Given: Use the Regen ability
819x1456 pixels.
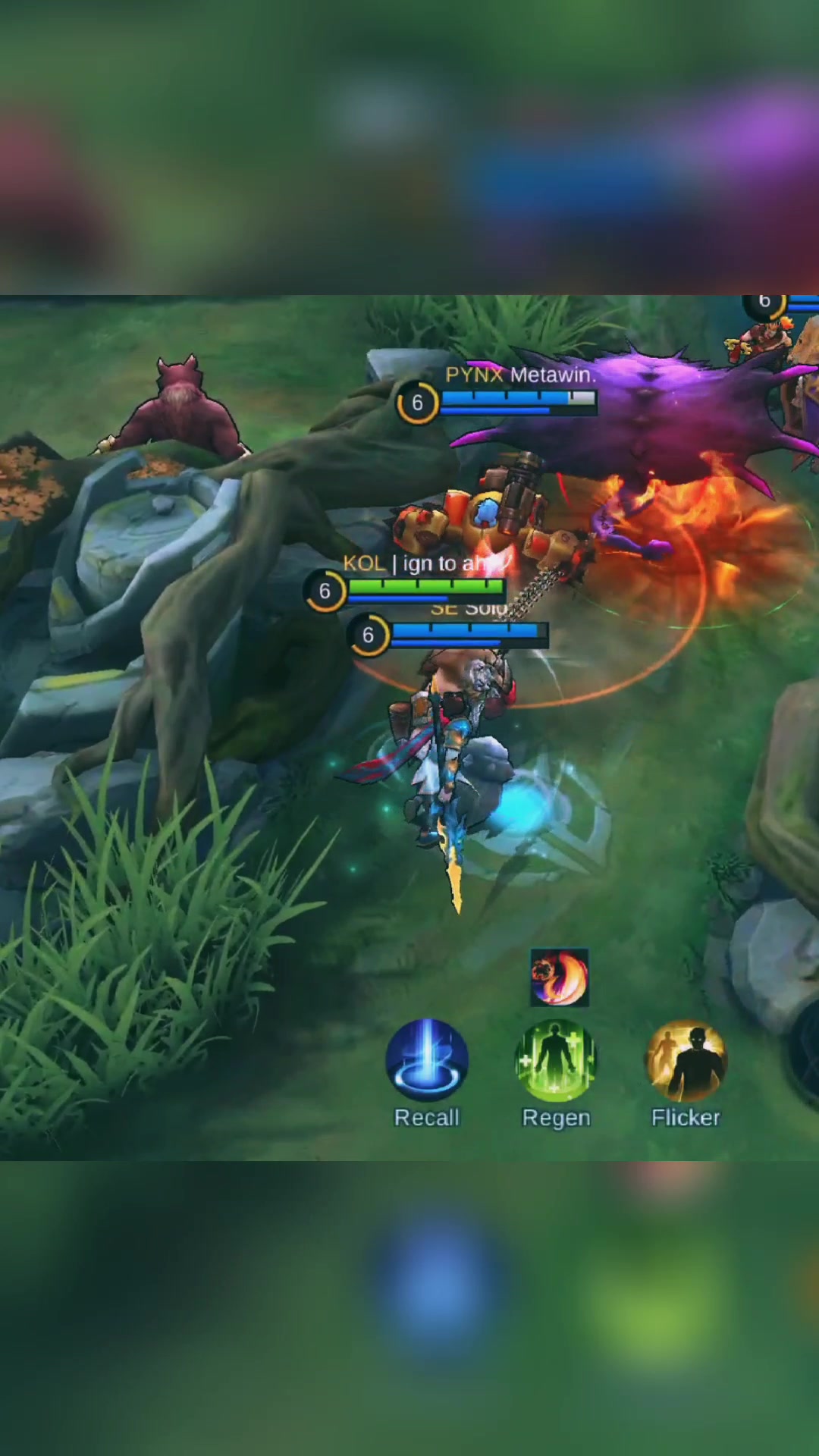Looking at the screenshot, I should click(556, 1060).
